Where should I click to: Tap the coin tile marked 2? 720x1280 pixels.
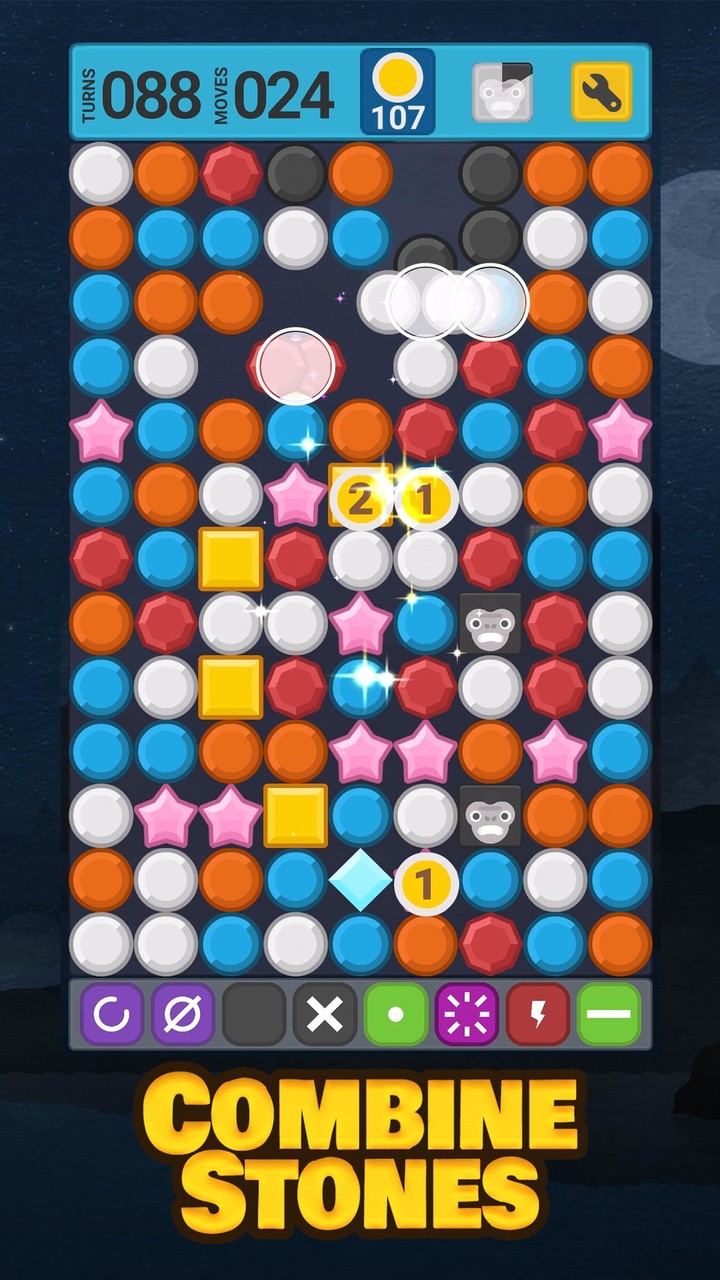[x=360, y=497]
